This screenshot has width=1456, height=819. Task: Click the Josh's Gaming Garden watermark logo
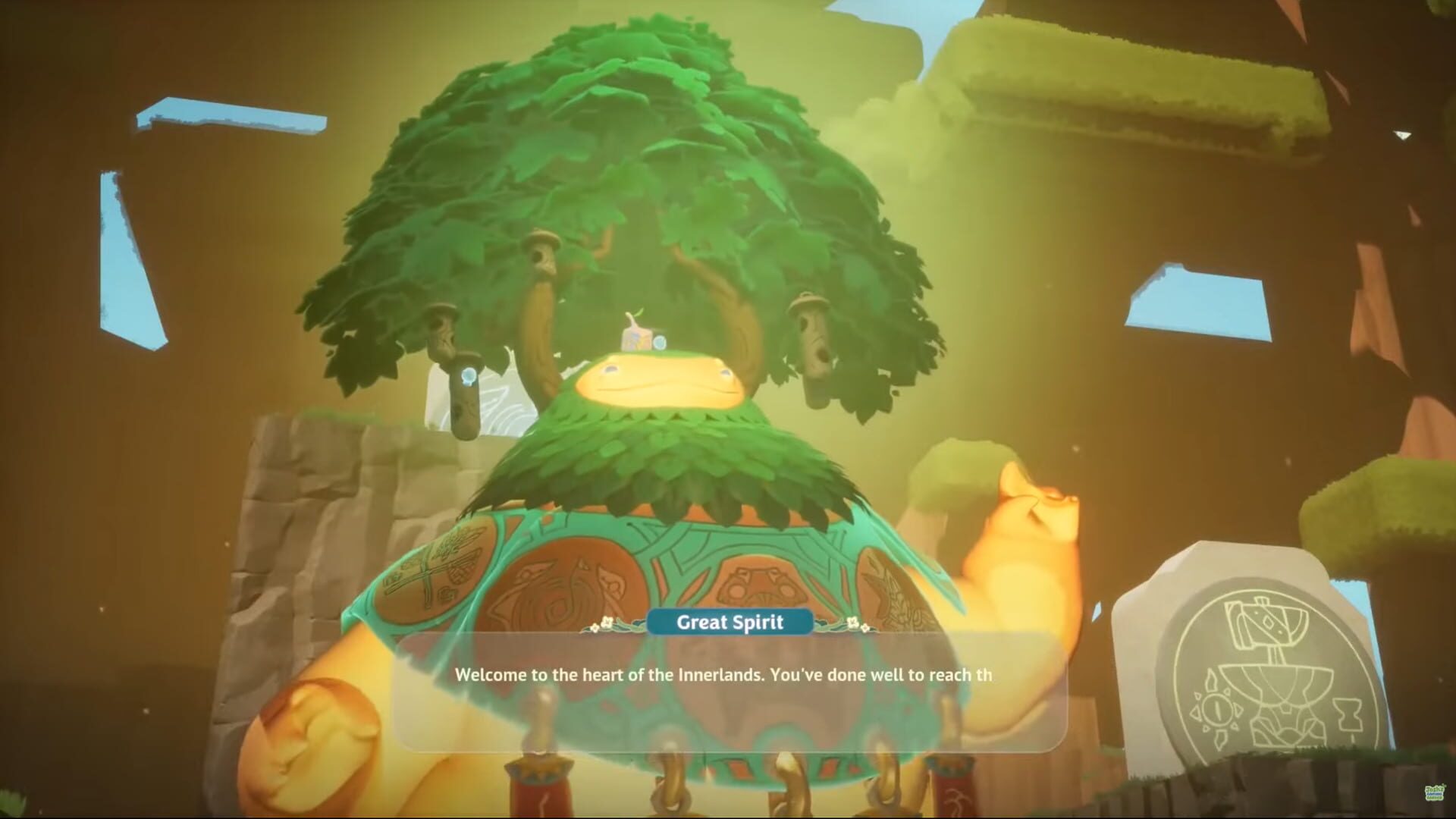(x=1434, y=793)
